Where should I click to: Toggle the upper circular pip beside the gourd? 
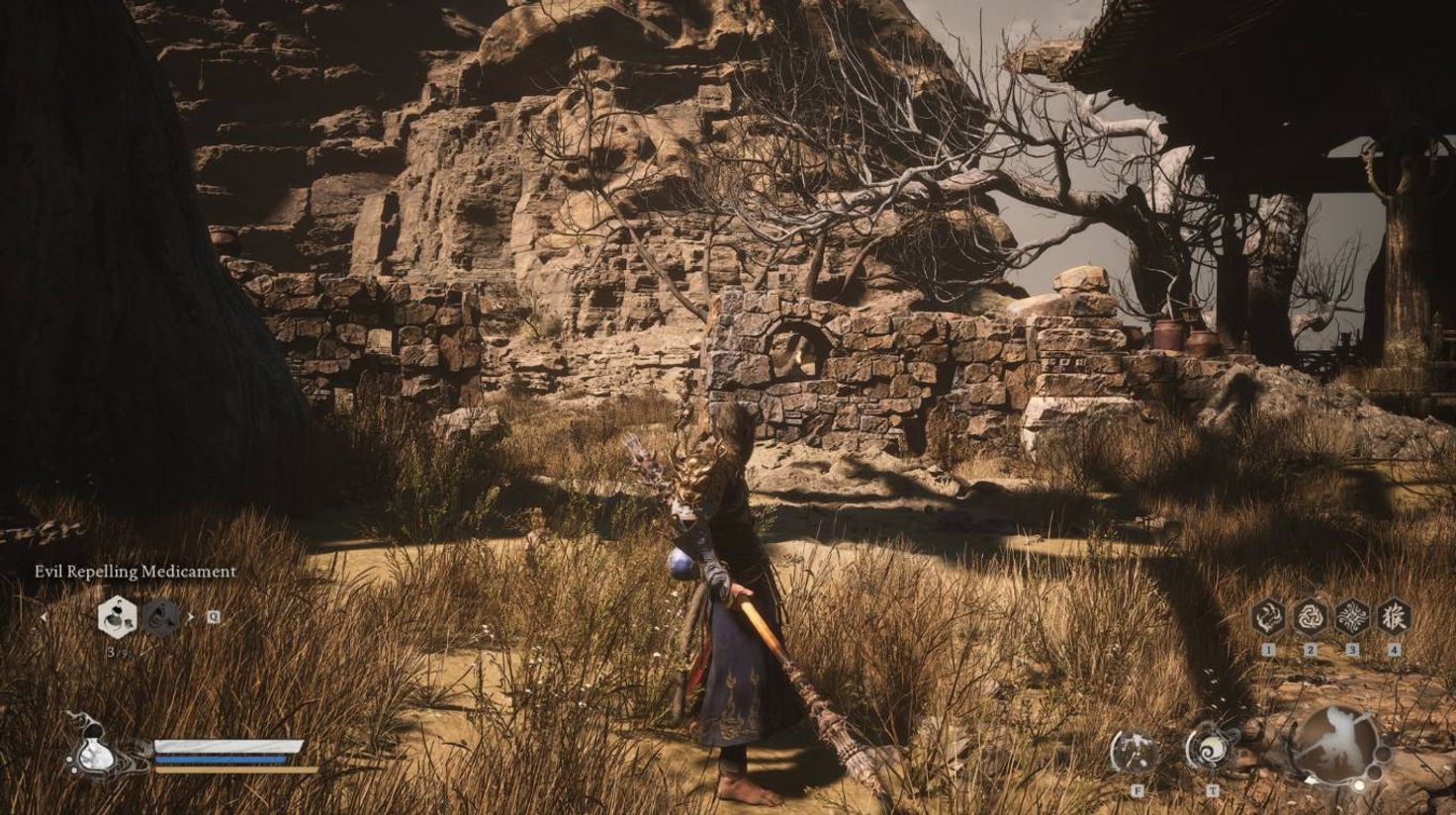[x=71, y=757]
